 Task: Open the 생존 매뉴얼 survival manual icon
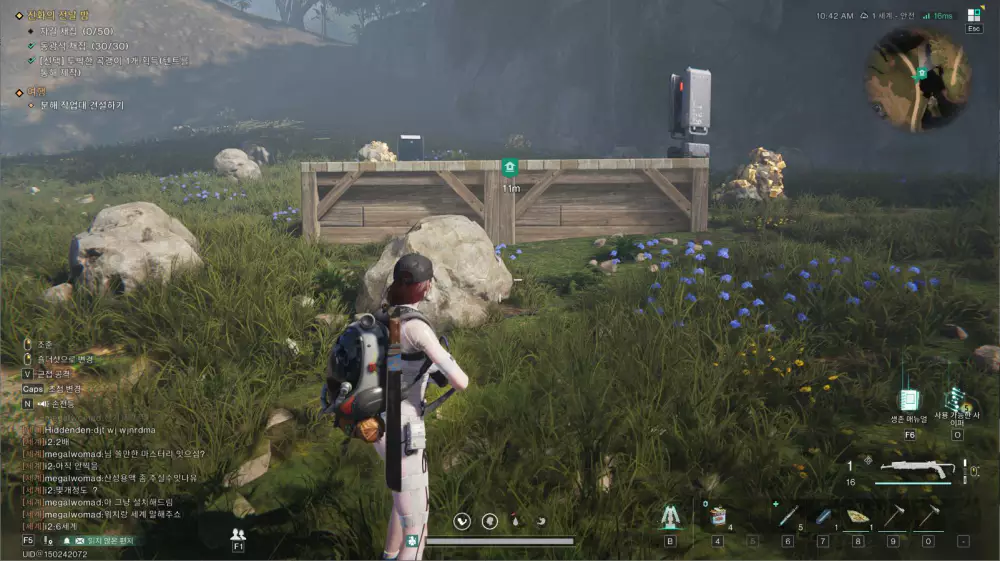coord(909,400)
